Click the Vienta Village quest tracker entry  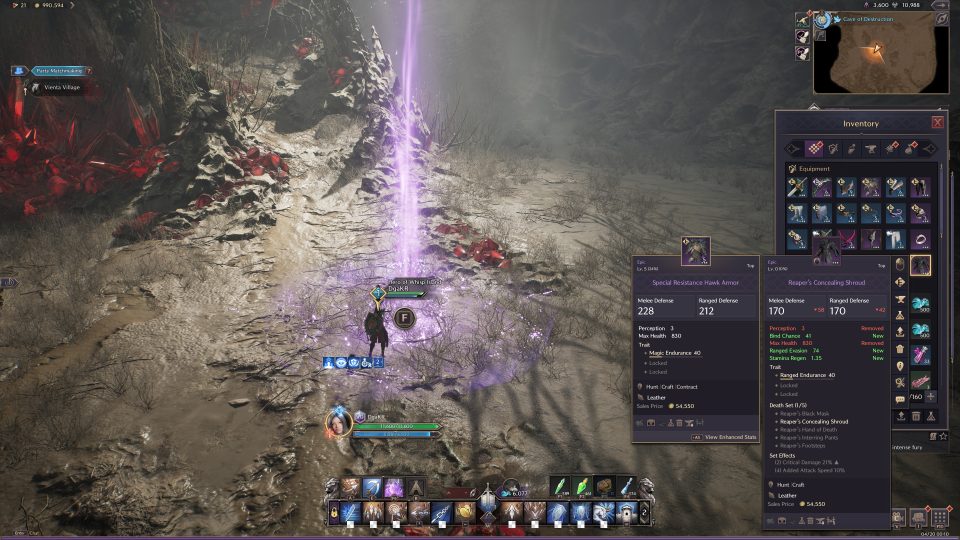coord(60,88)
